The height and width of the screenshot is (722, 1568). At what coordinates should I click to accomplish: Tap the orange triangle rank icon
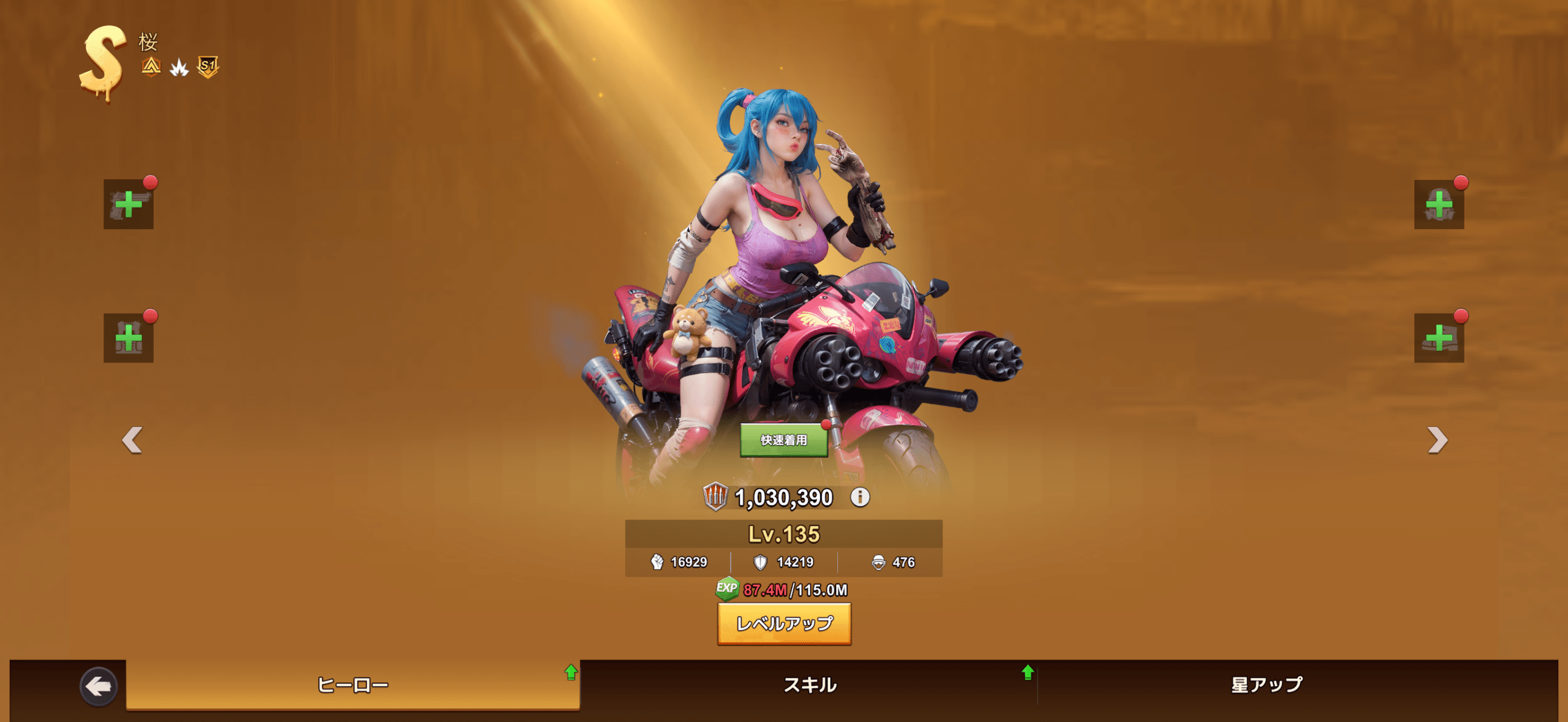151,66
